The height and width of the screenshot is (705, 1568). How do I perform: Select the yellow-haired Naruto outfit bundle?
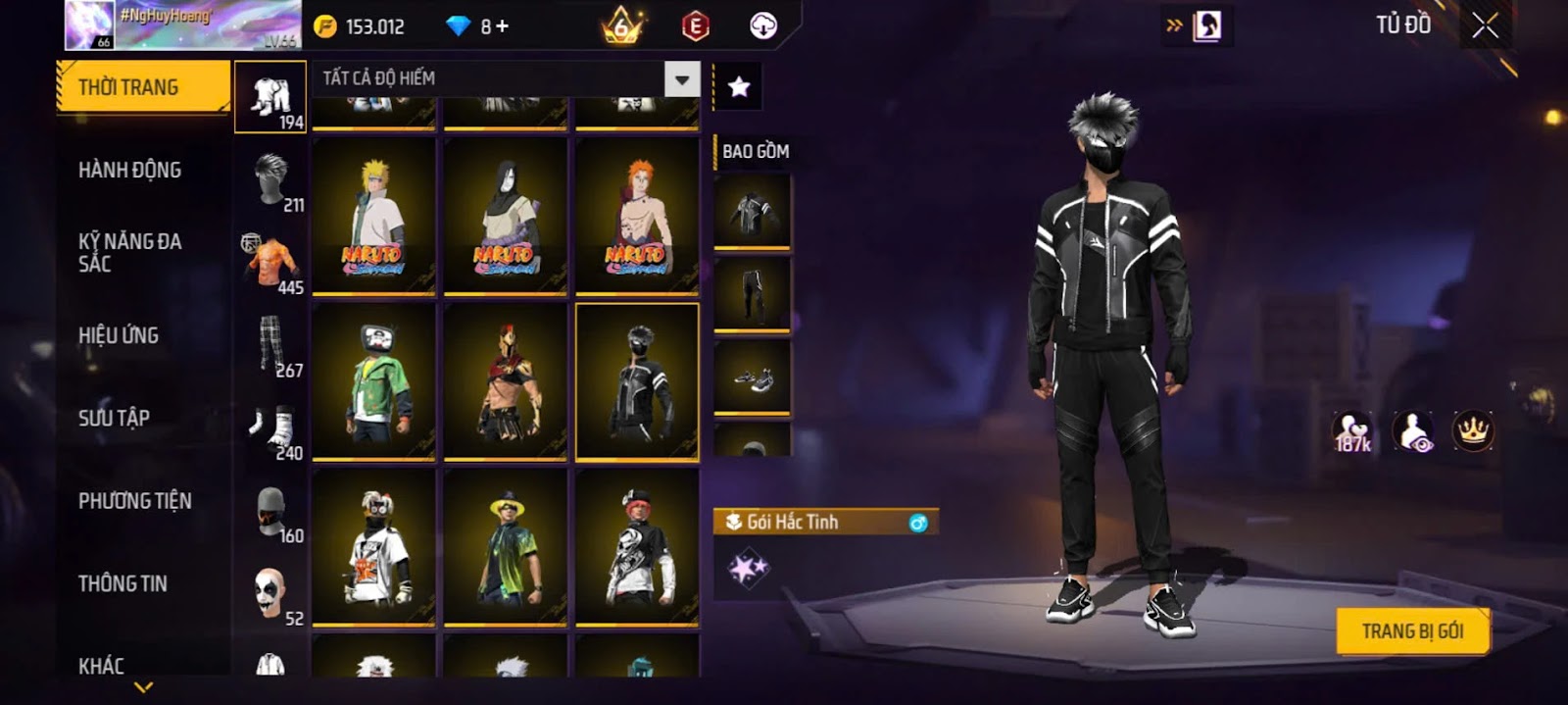(373, 216)
